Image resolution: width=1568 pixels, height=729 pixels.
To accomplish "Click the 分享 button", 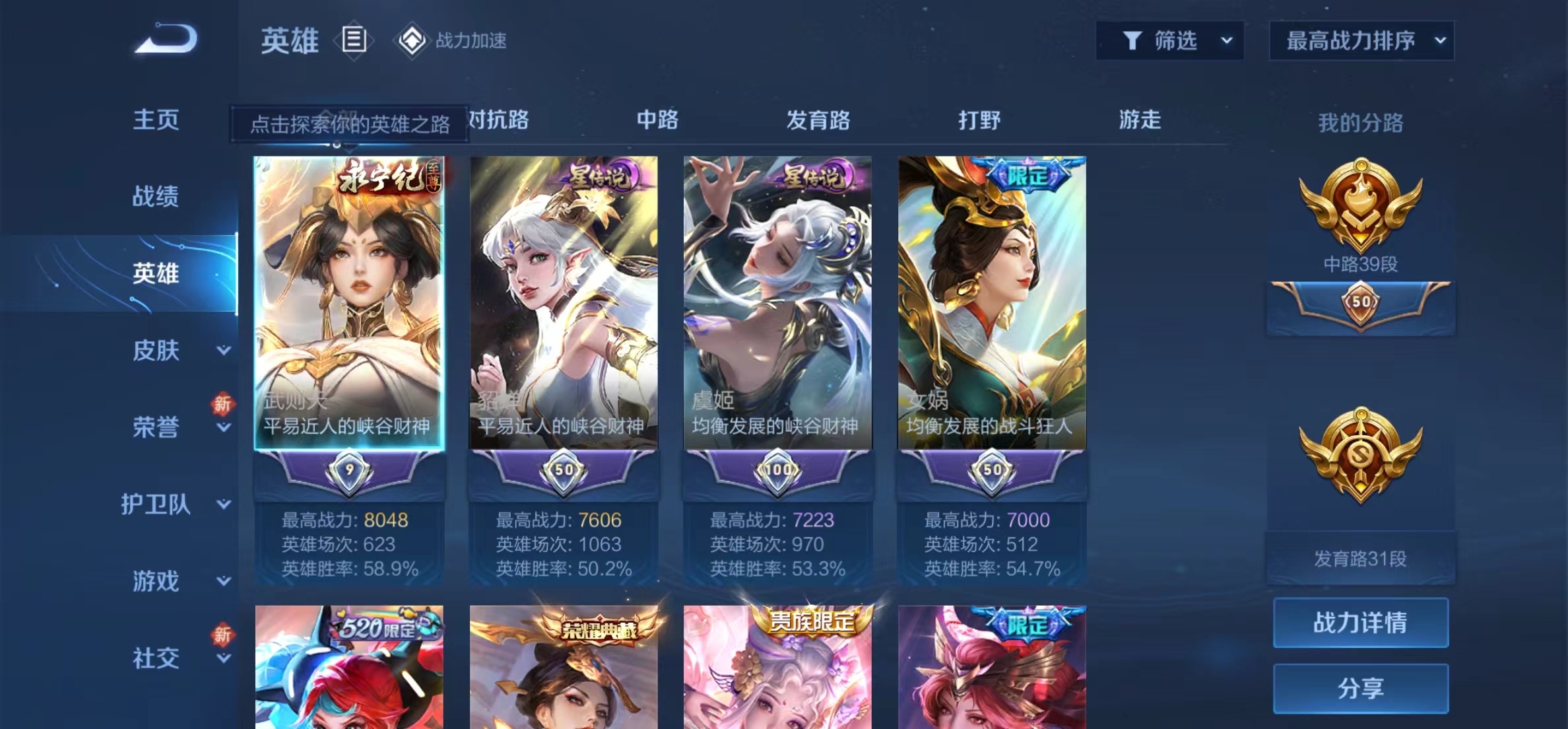I will 1359,689.
